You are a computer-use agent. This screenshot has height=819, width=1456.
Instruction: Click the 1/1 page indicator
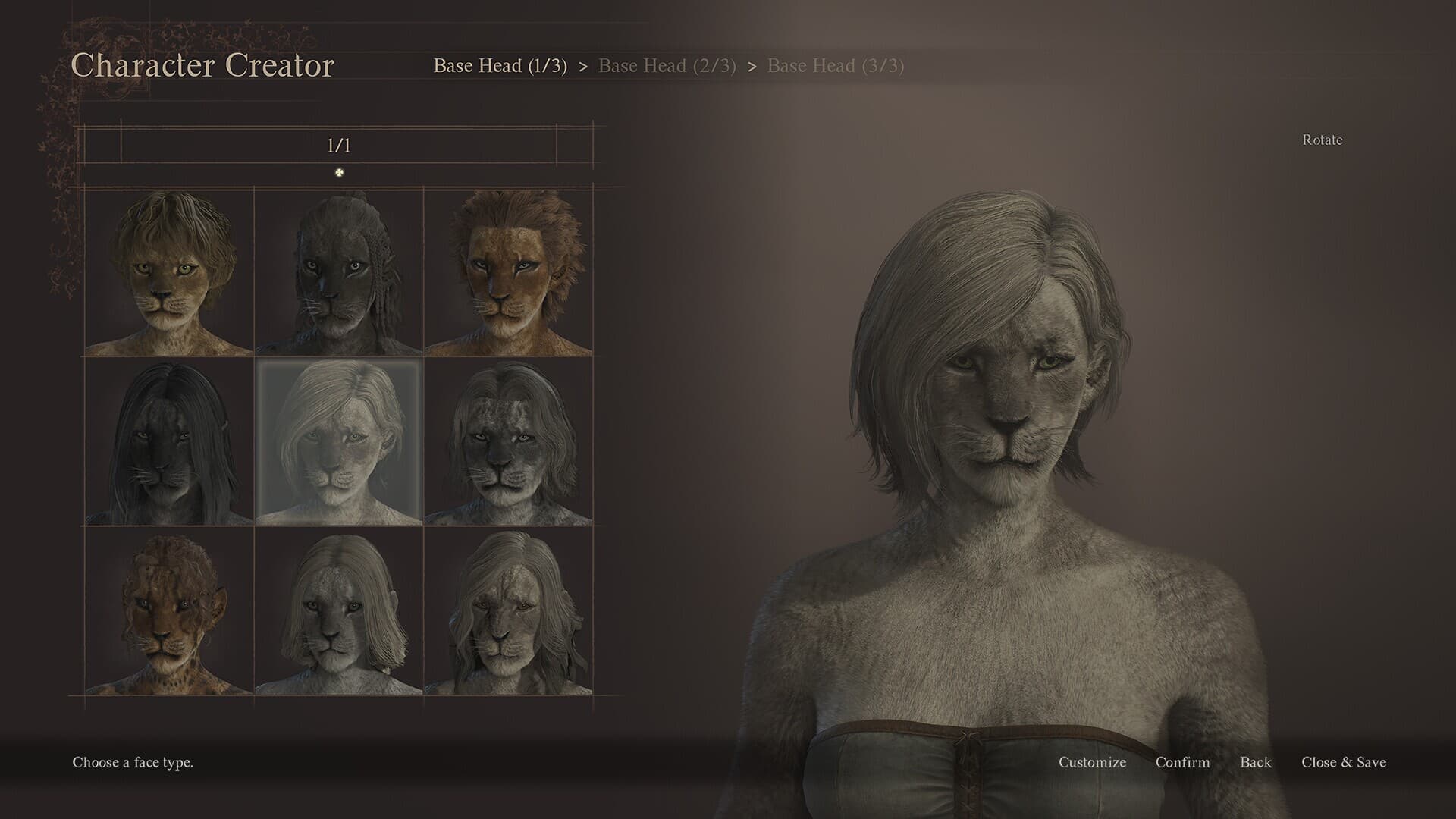(339, 143)
